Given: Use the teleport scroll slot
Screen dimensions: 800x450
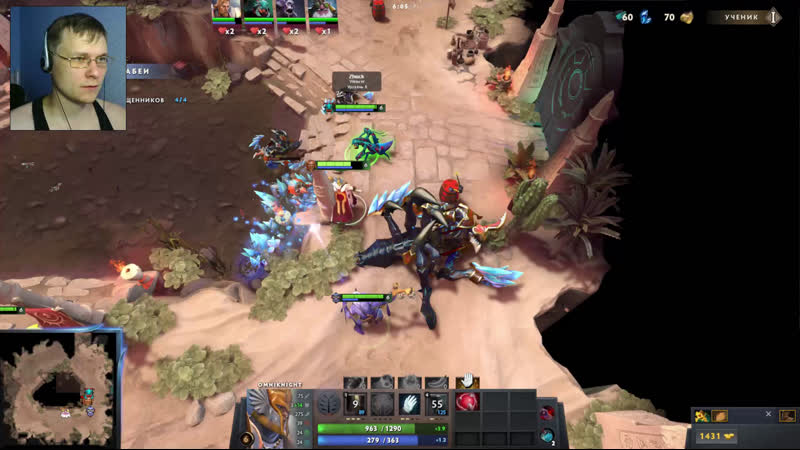Looking at the screenshot, I should [548, 436].
